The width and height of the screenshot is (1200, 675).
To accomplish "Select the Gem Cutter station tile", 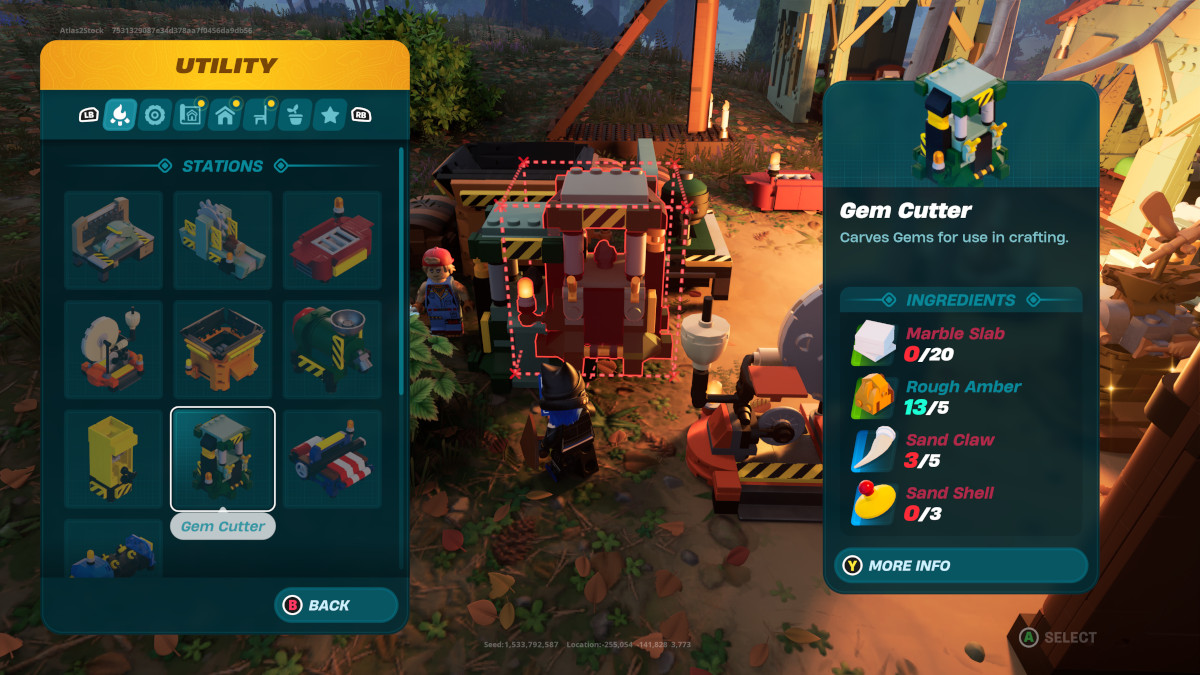I will (x=223, y=459).
